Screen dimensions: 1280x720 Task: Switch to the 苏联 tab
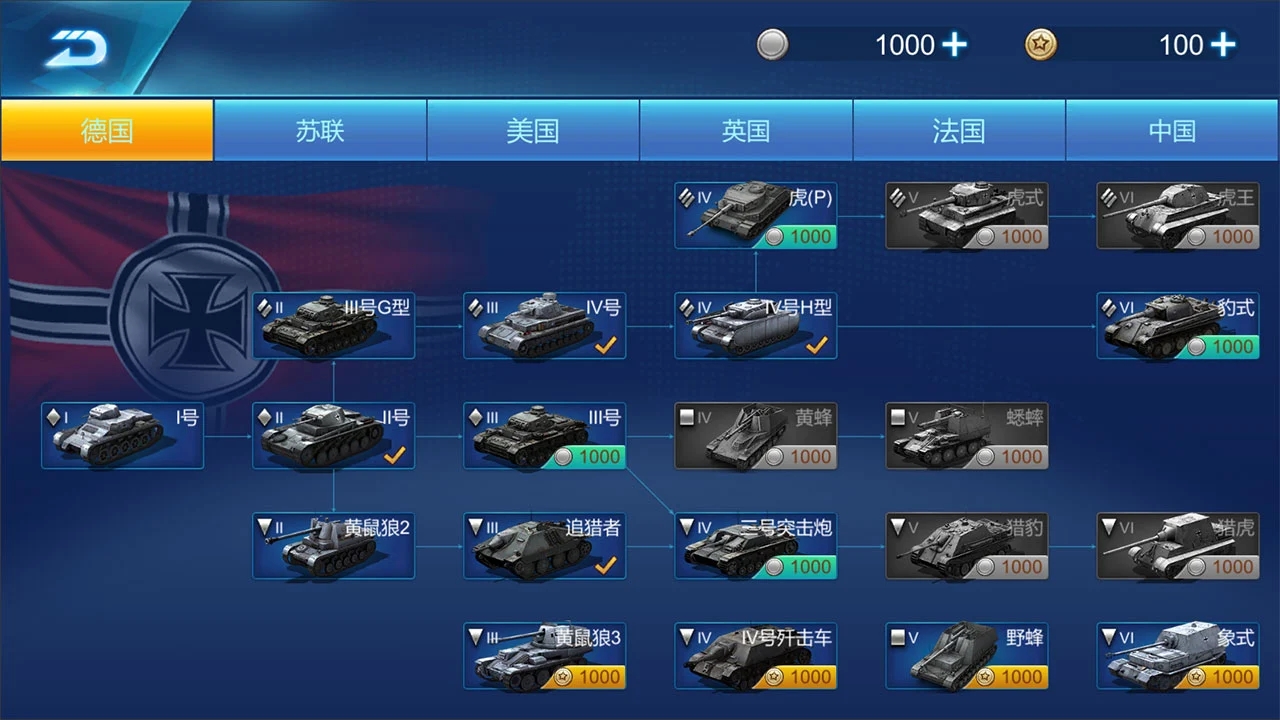320,130
